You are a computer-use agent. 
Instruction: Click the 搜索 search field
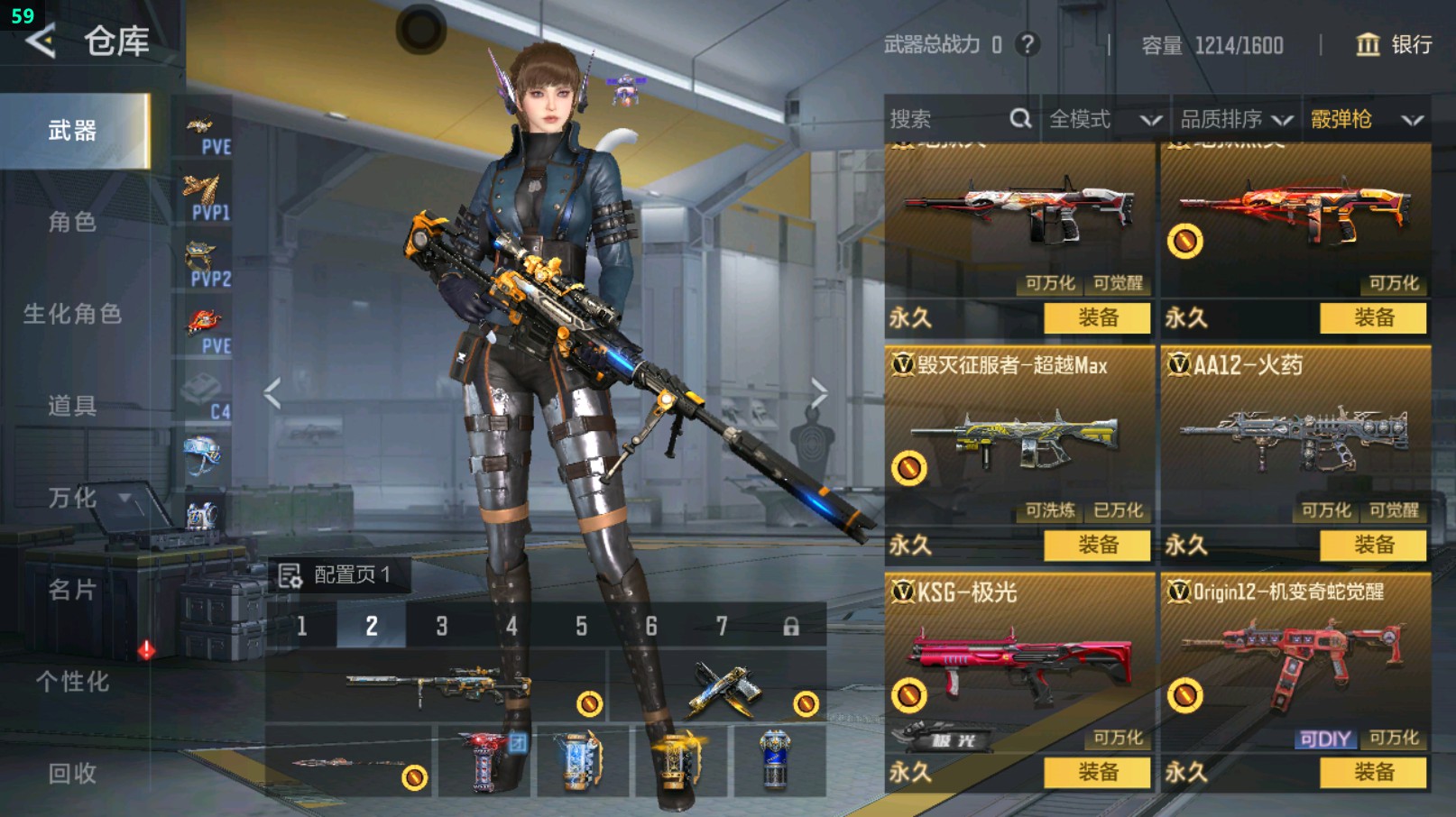(x=947, y=119)
